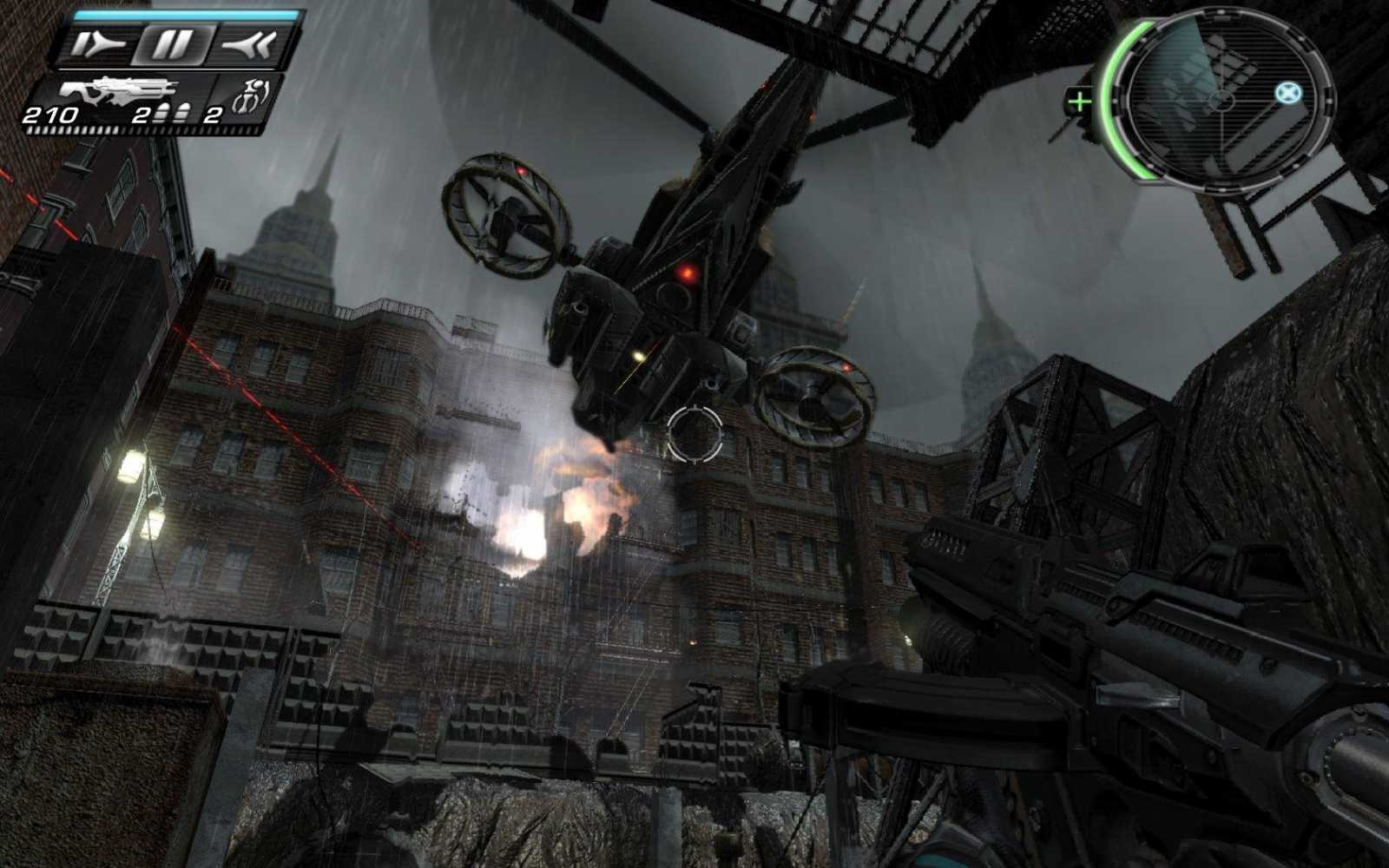Toggle the slow-motion time control on
The height and width of the screenshot is (868, 1389).
98,45
